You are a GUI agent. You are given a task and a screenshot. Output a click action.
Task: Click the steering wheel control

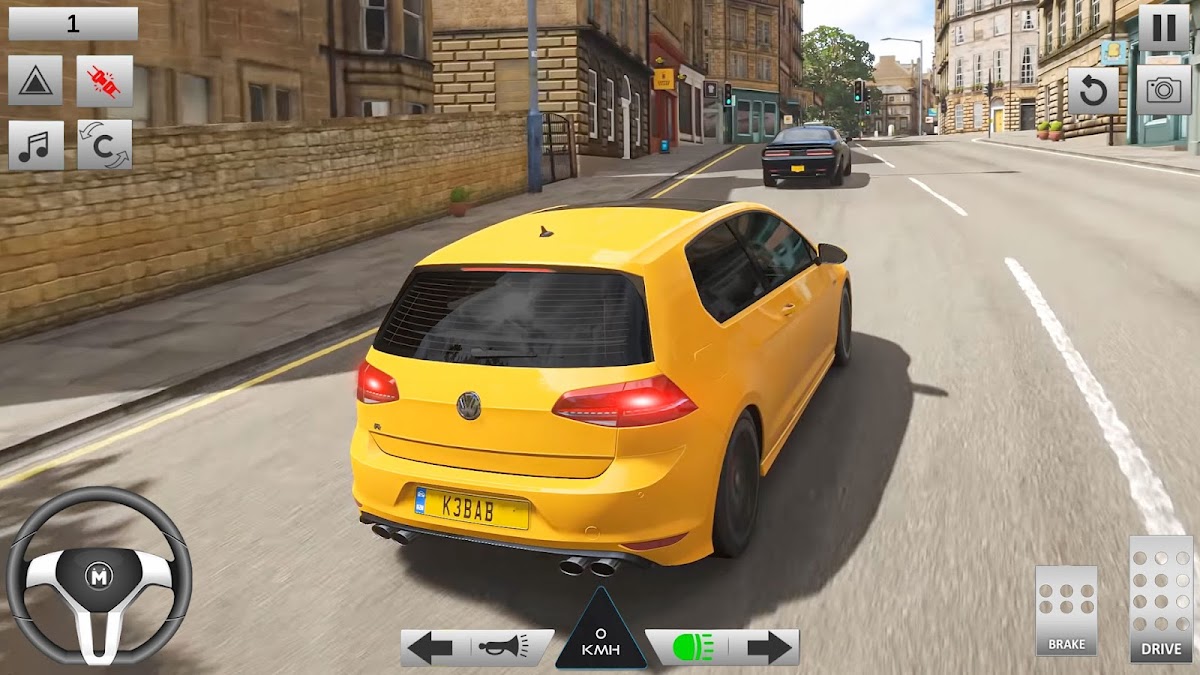[98, 577]
